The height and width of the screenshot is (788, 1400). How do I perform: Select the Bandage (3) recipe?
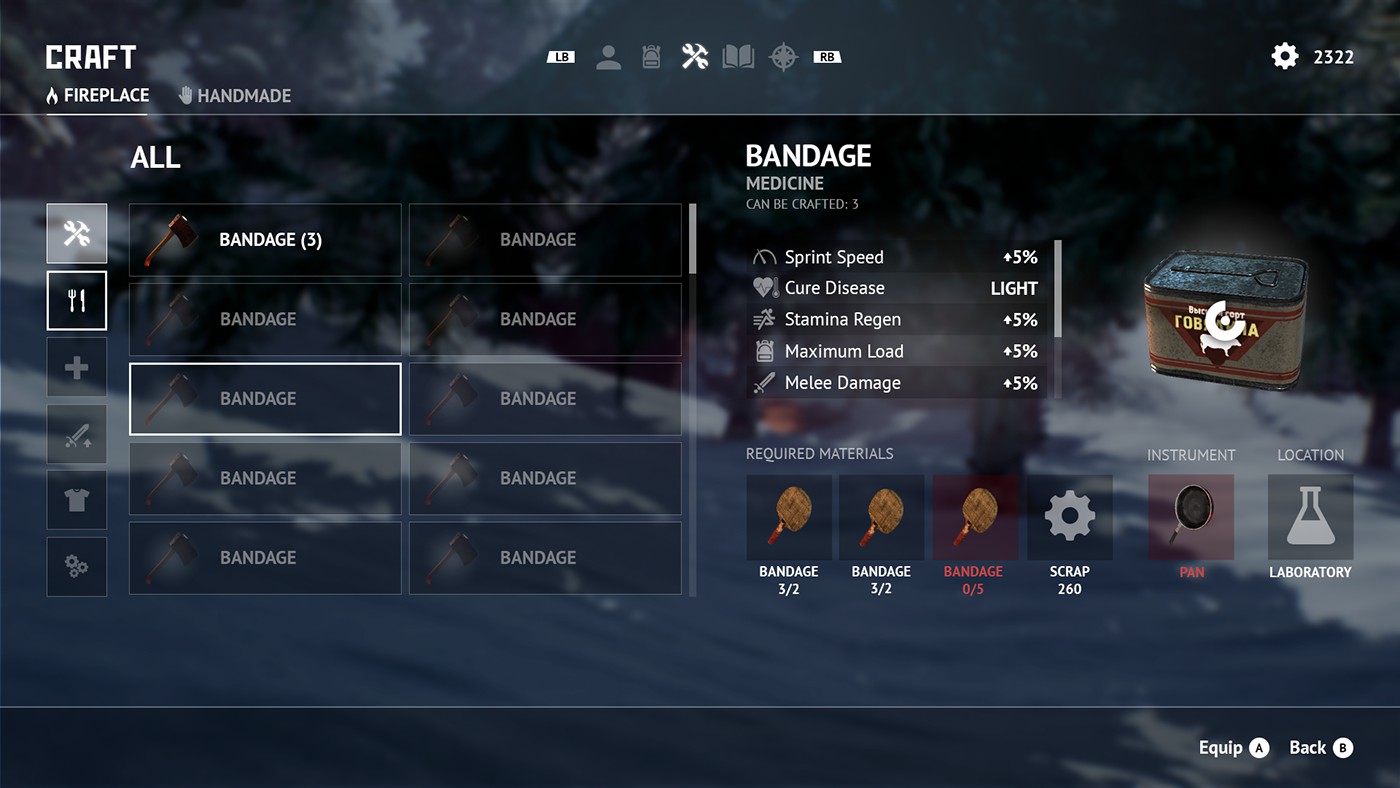pos(265,240)
